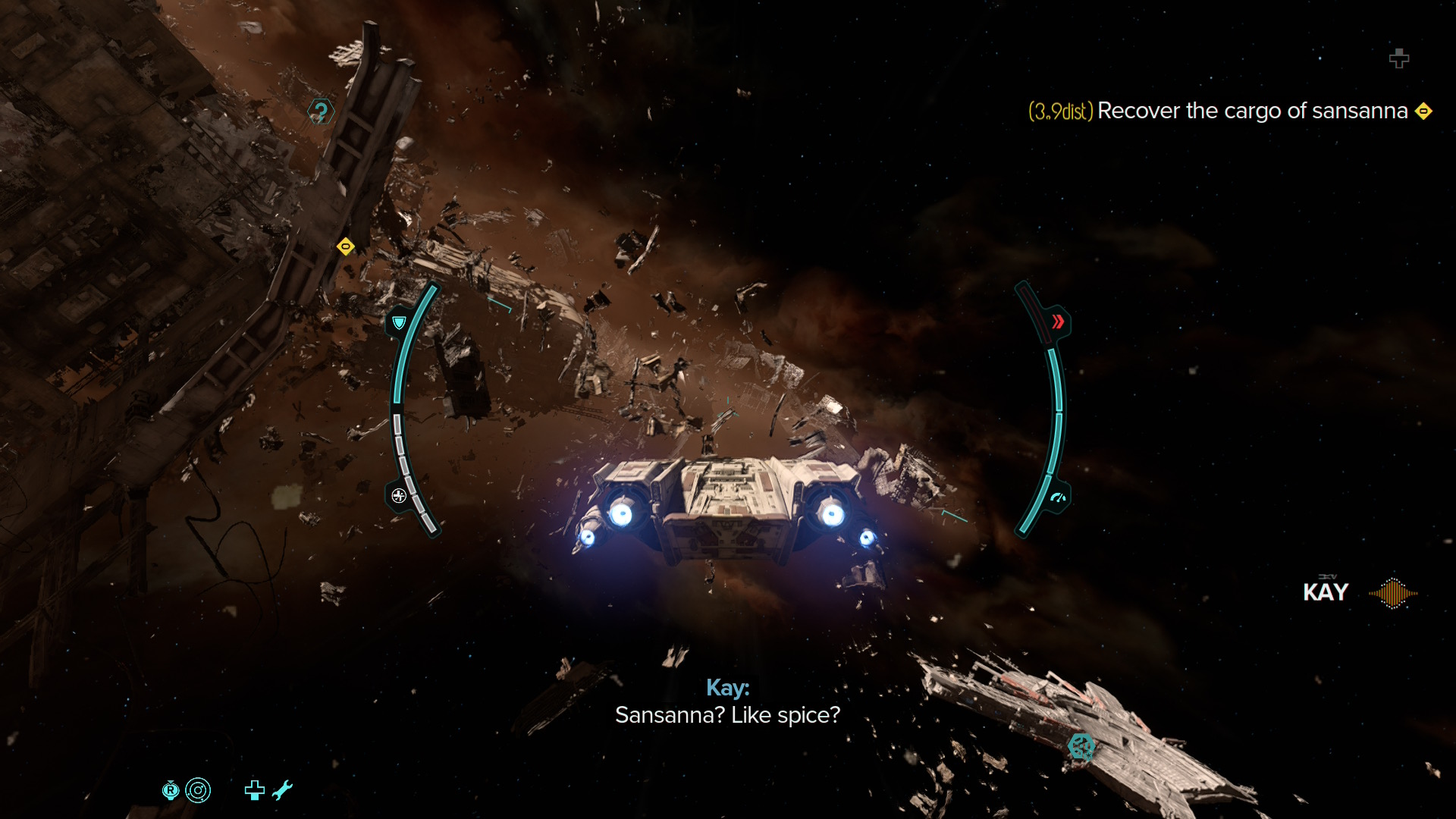
Task: Click the yellow diamond objective waypoint marker
Action: coord(346,246)
